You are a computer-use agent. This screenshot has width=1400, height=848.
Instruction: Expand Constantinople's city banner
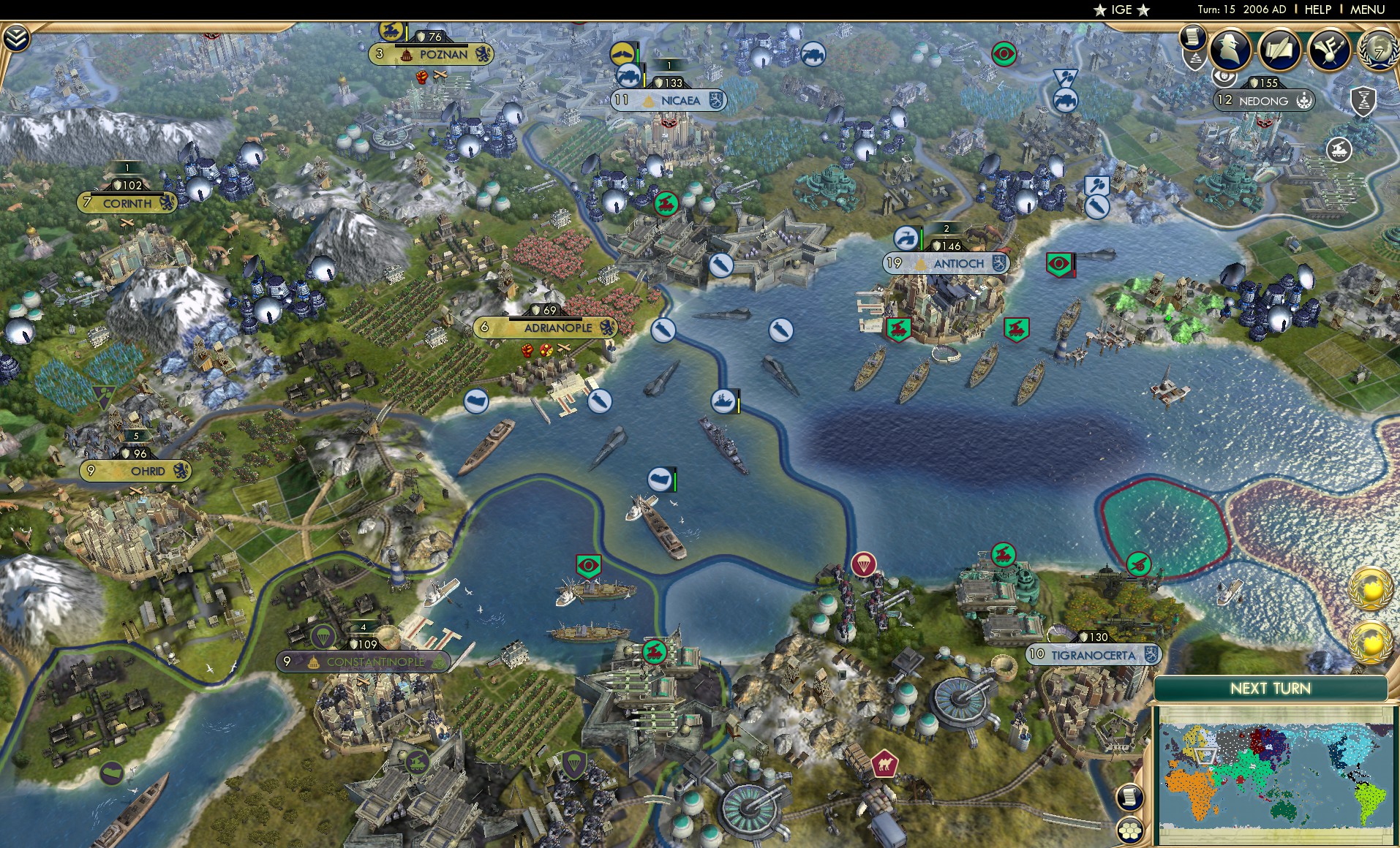[x=364, y=662]
